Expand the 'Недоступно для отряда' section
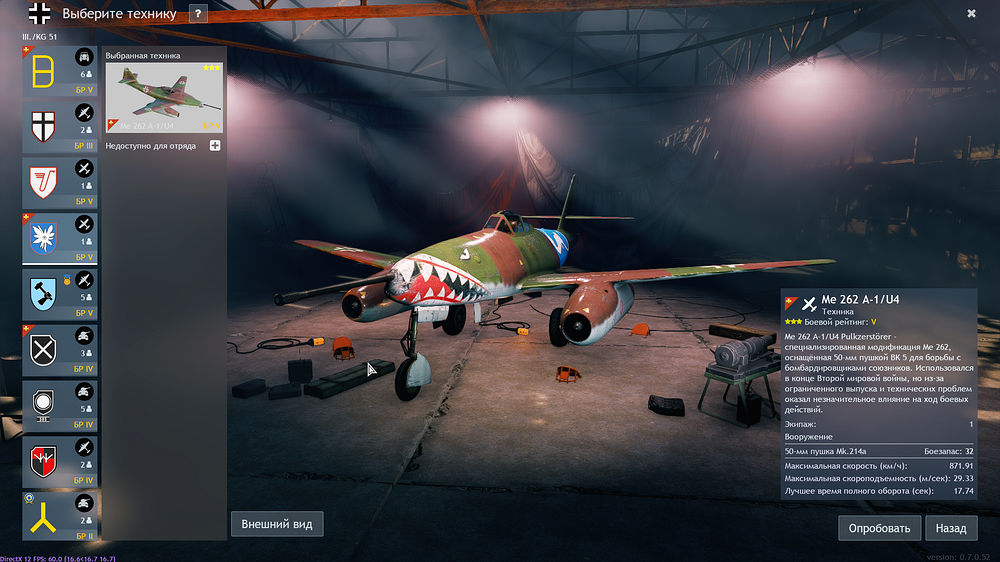Viewport: 1000px width, 562px height. click(x=215, y=146)
